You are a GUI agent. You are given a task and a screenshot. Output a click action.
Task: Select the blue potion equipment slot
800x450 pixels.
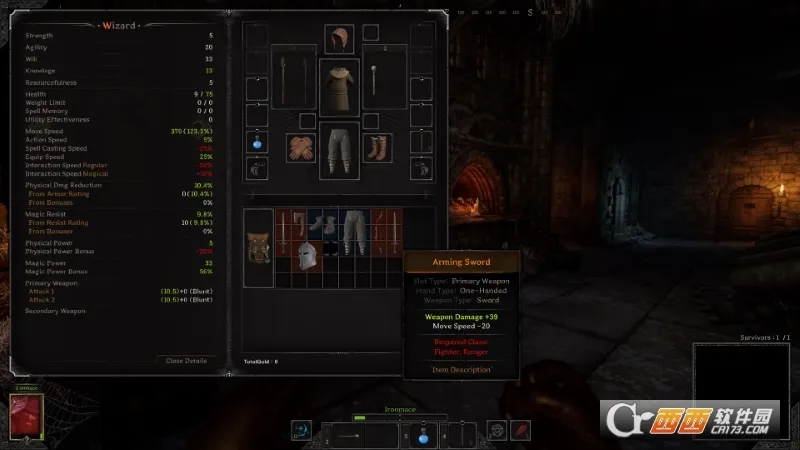coord(255,140)
